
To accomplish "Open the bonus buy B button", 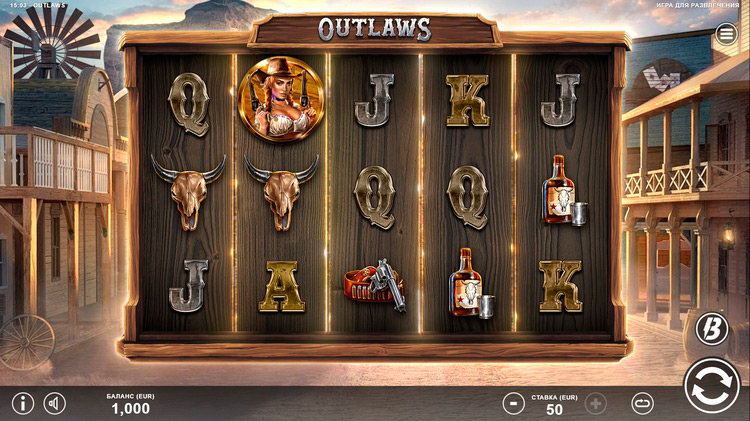I will (711, 327).
